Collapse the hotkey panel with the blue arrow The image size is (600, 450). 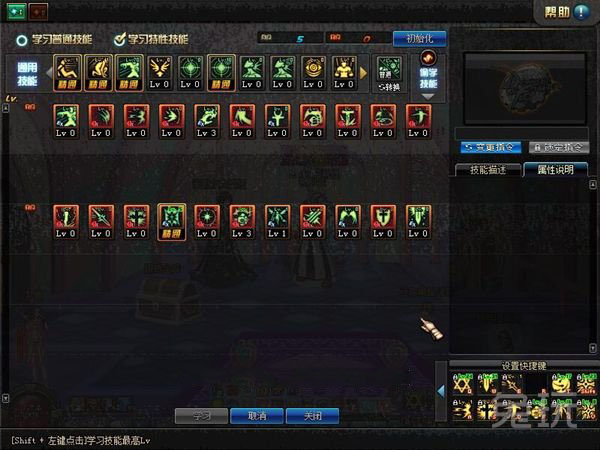[x=442, y=391]
